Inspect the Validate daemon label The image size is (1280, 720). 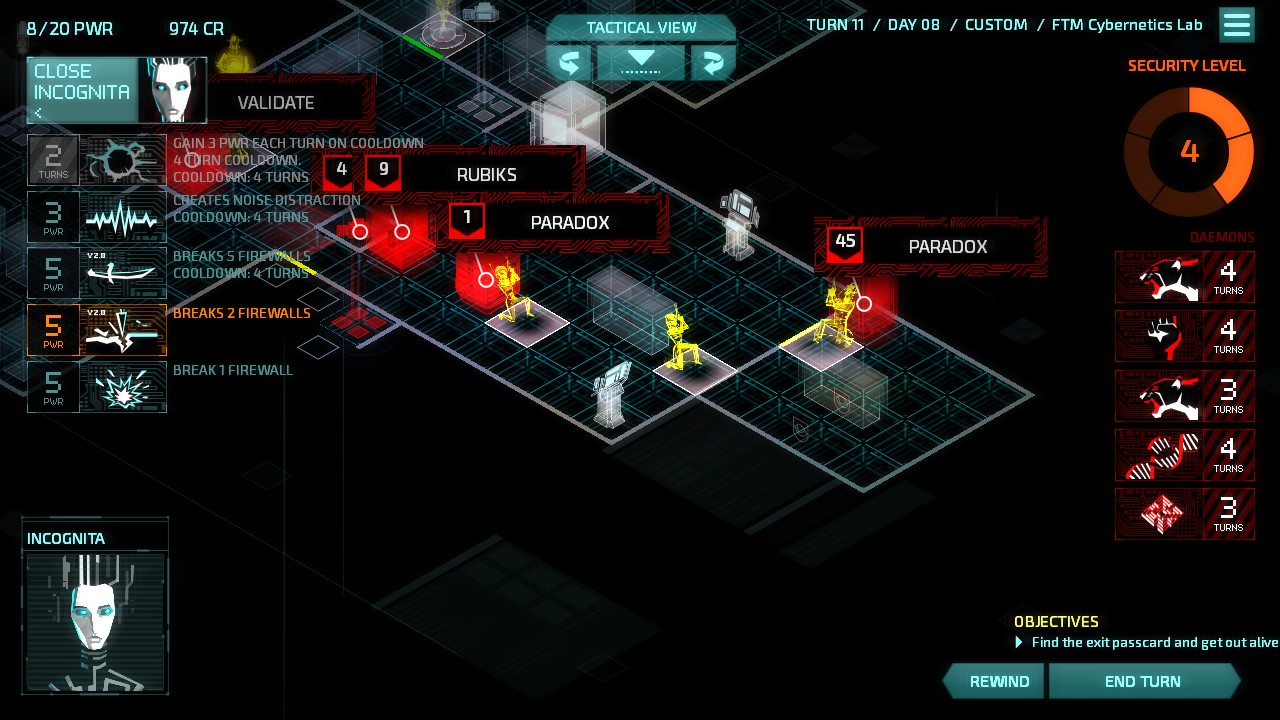click(x=276, y=103)
